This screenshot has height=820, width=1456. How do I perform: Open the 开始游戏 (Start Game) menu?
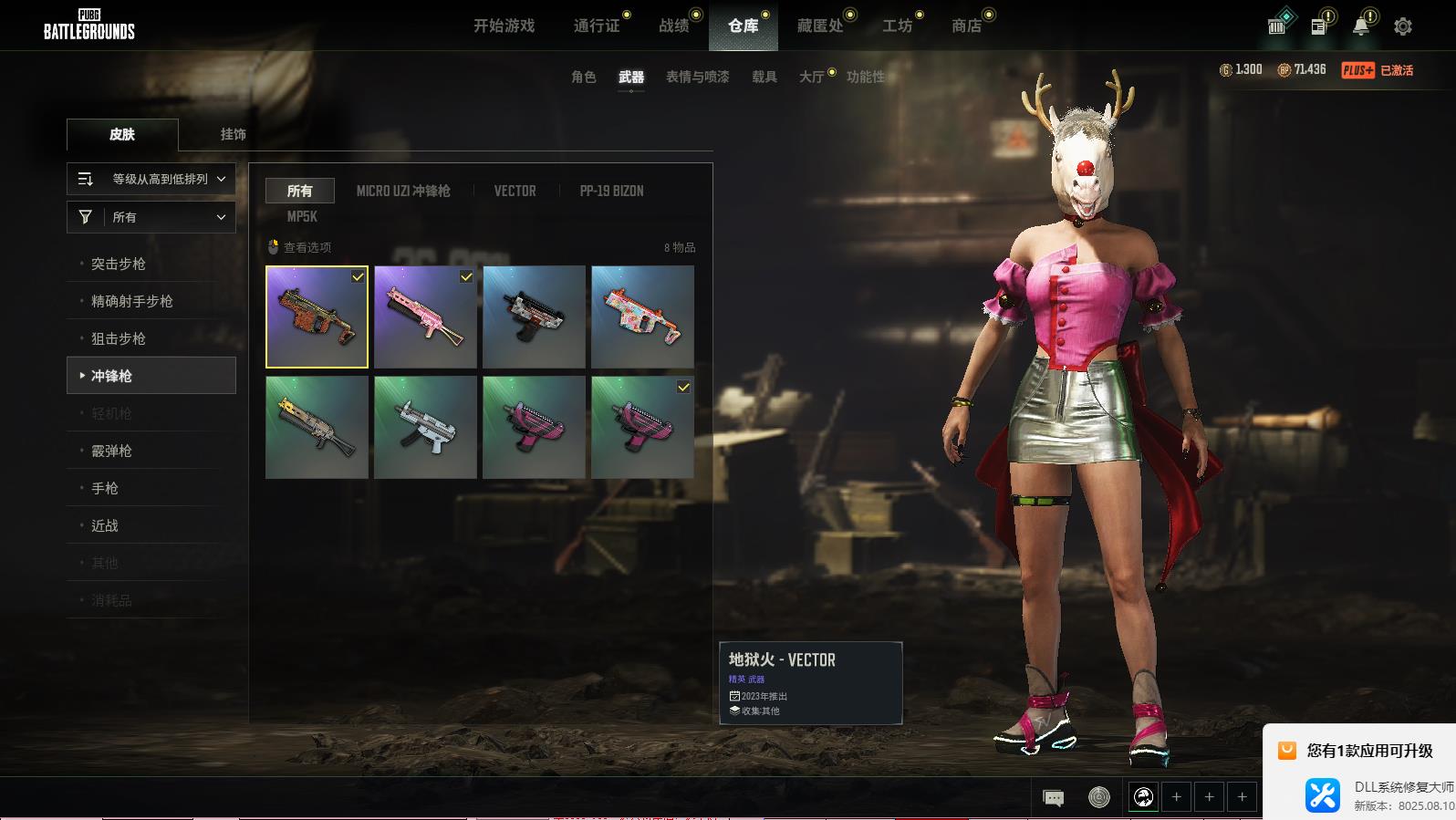click(504, 26)
